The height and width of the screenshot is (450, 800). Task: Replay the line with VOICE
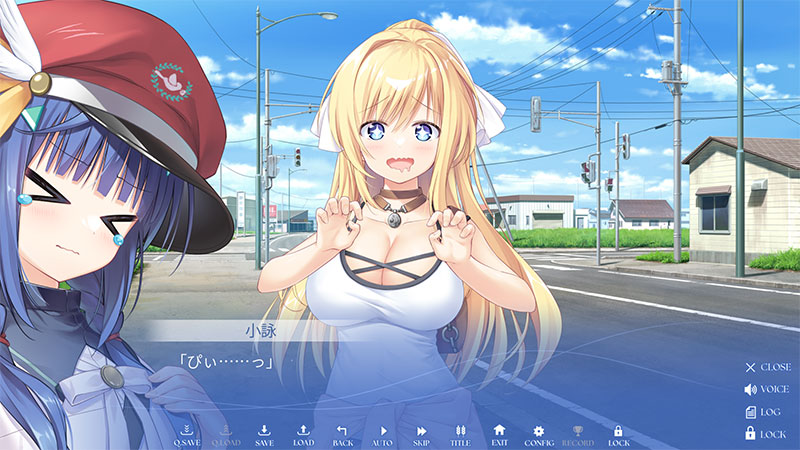[x=767, y=389]
